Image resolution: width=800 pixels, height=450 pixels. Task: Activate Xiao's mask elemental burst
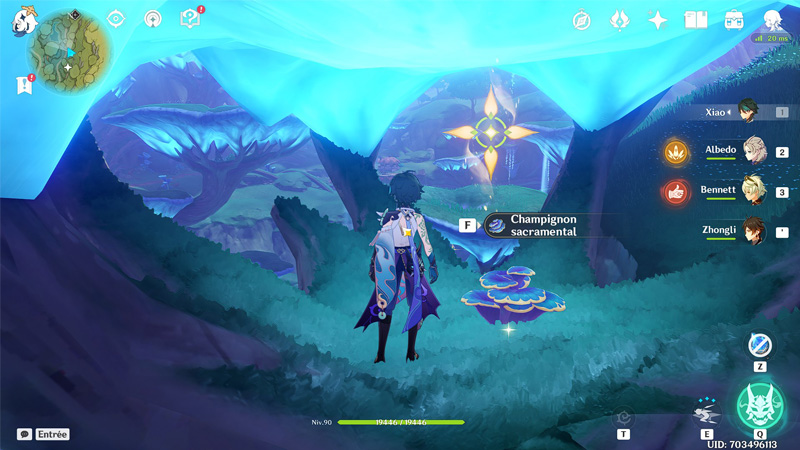760,406
